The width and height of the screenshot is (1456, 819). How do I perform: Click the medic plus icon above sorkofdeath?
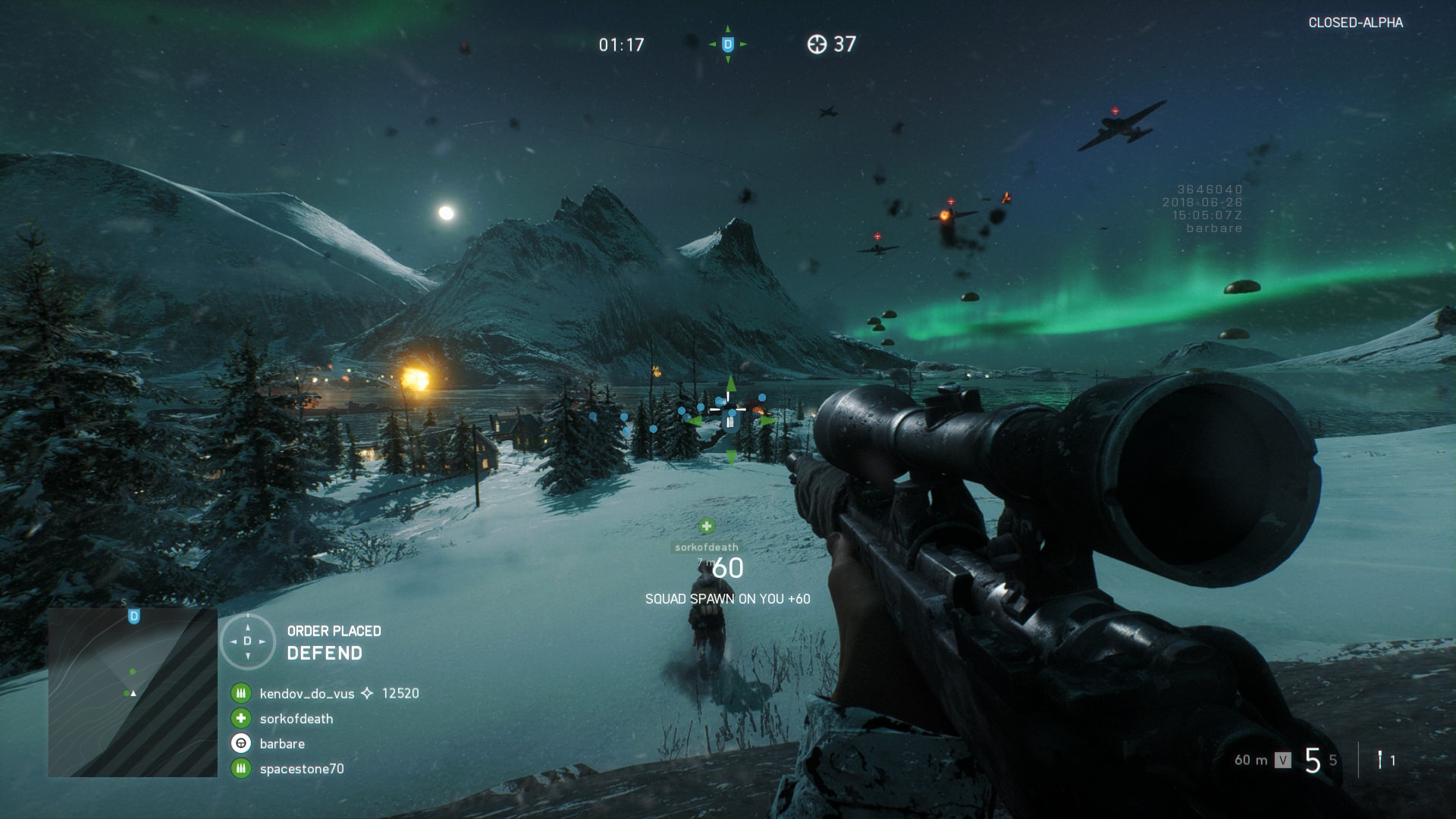707,526
